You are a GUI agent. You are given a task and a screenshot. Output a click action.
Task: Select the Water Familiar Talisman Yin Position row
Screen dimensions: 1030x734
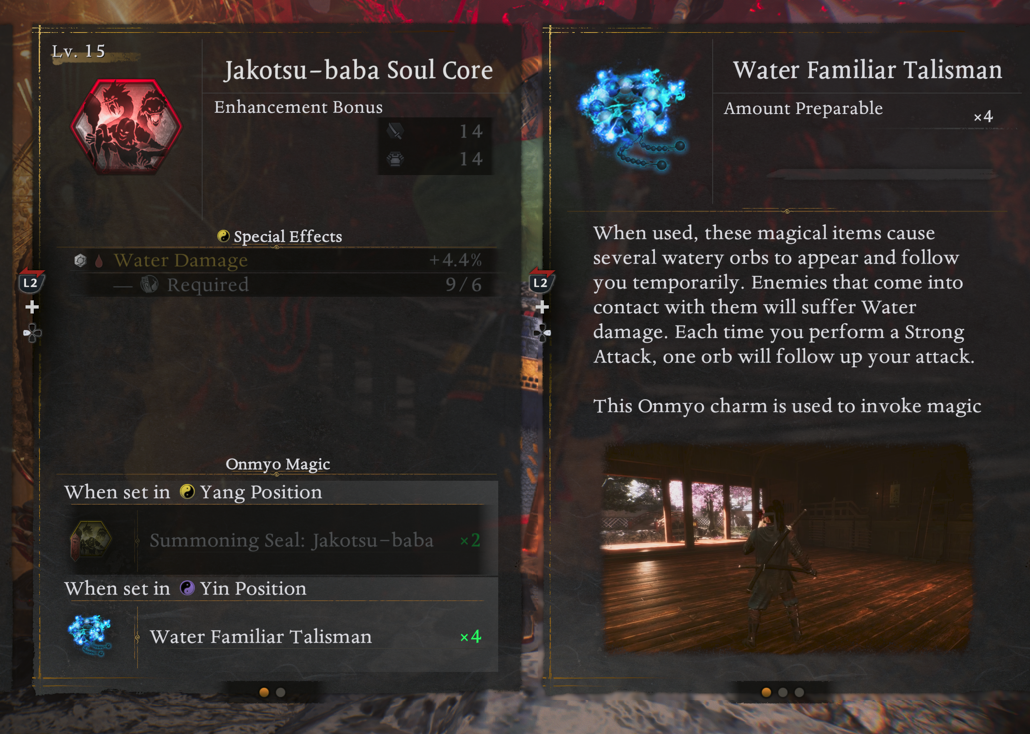[x=290, y=637]
